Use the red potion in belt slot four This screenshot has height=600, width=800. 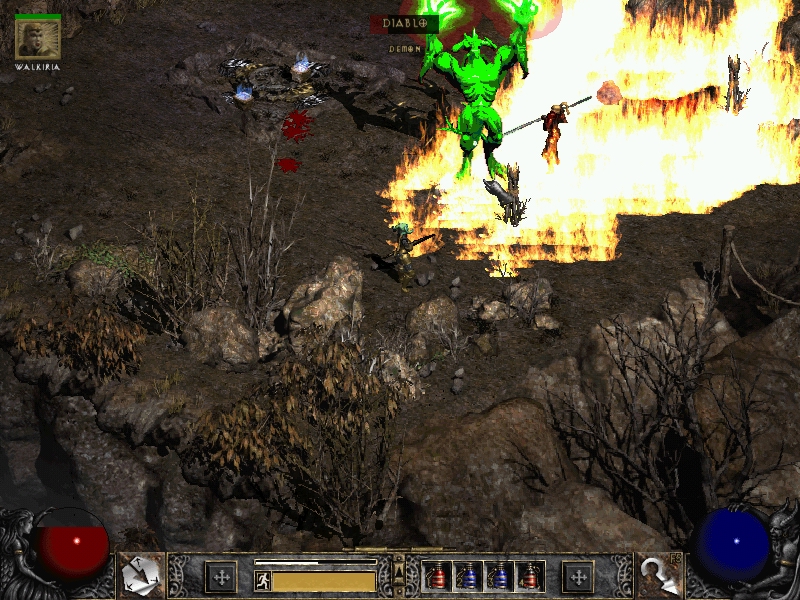pyautogui.click(x=530, y=576)
